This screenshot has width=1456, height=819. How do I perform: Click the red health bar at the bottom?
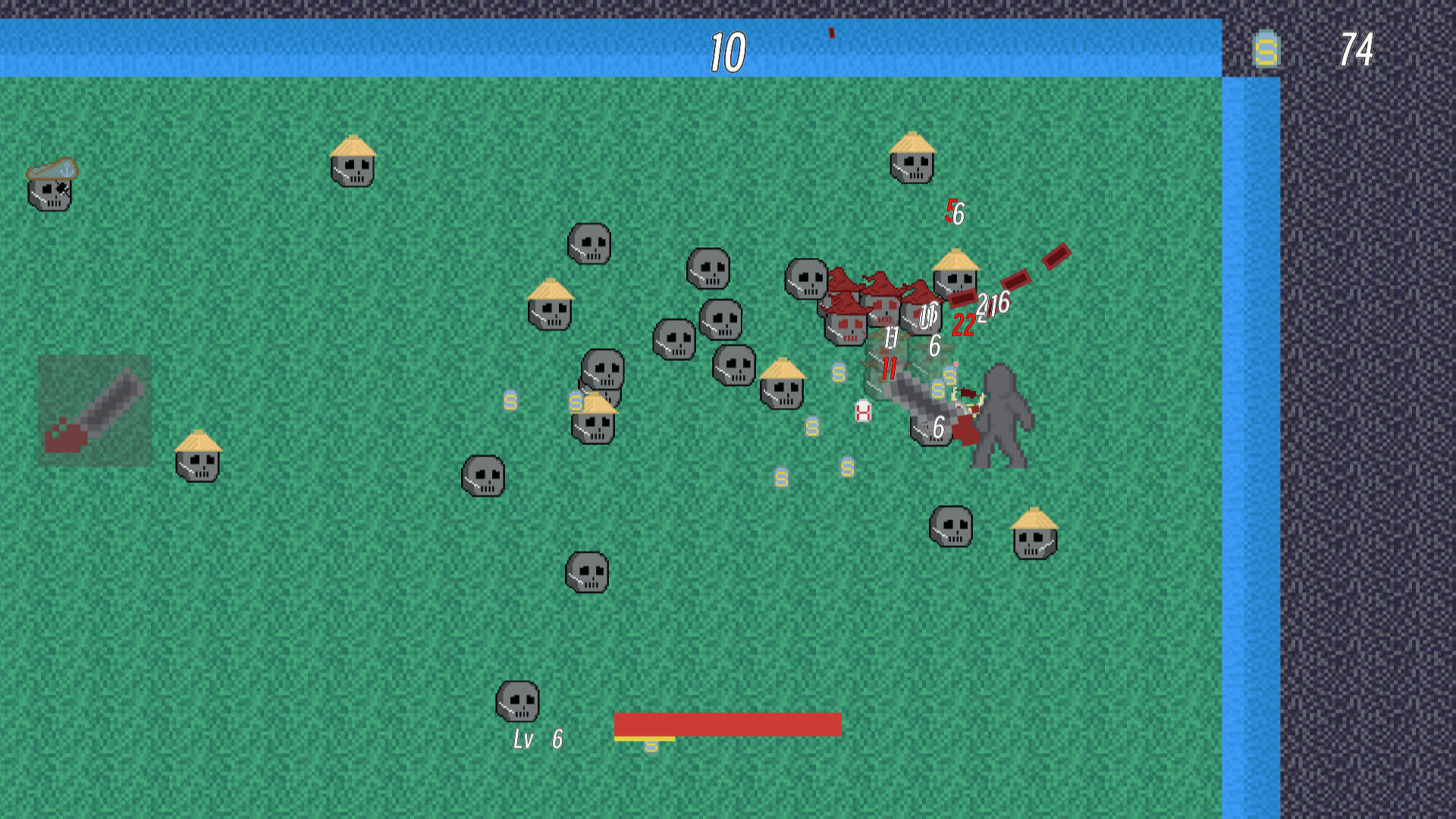726,724
